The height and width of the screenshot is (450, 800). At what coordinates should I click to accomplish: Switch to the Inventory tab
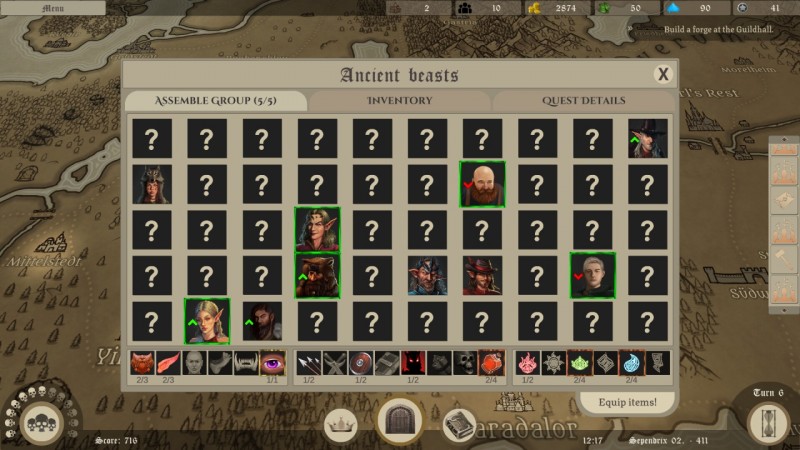point(399,101)
